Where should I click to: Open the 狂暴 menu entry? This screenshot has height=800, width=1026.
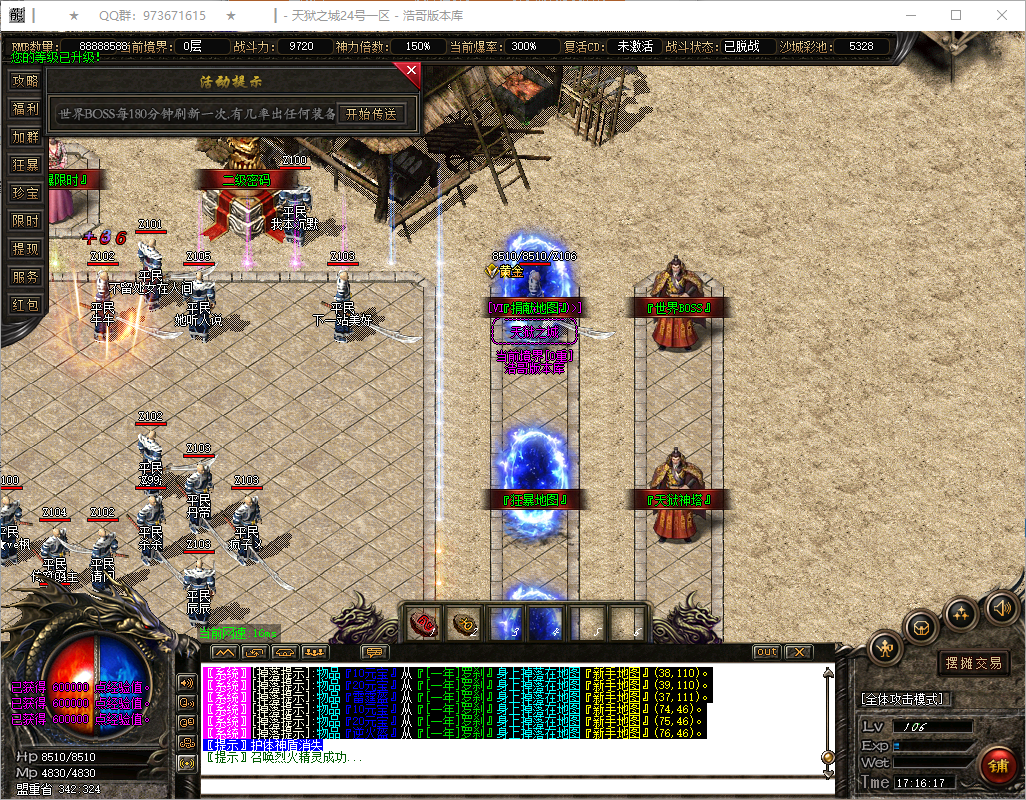click(x=25, y=165)
